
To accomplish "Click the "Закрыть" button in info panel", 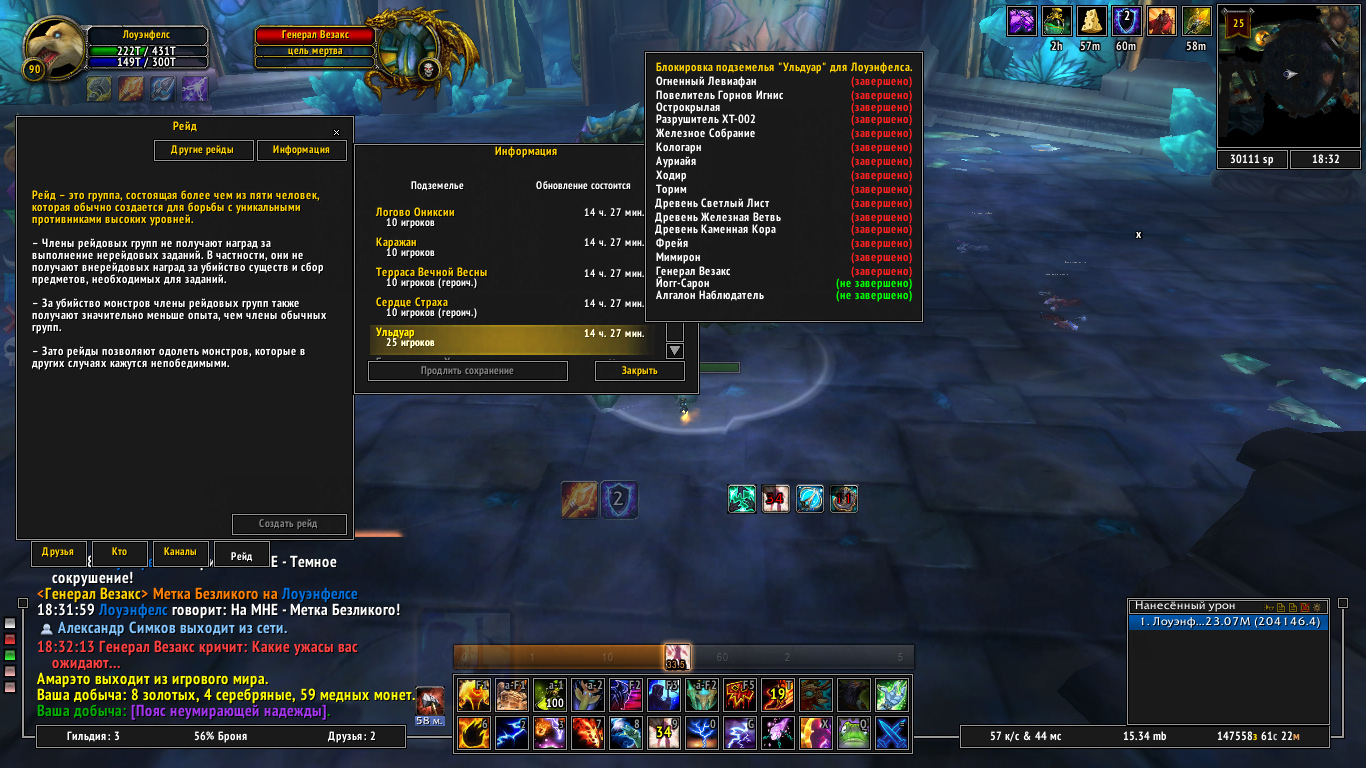I will coord(640,371).
